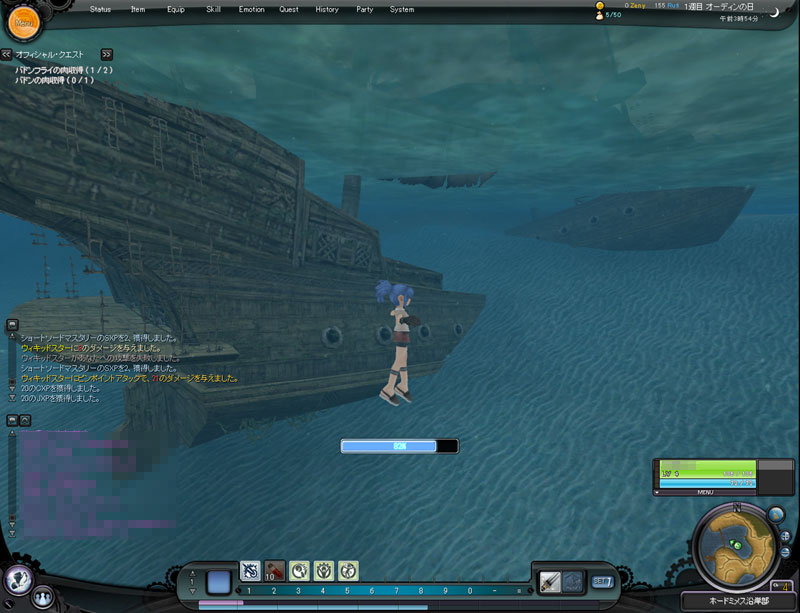Image resolution: width=800 pixels, height=613 pixels.
Task: Open the Status menu
Action: pyautogui.click(x=100, y=9)
